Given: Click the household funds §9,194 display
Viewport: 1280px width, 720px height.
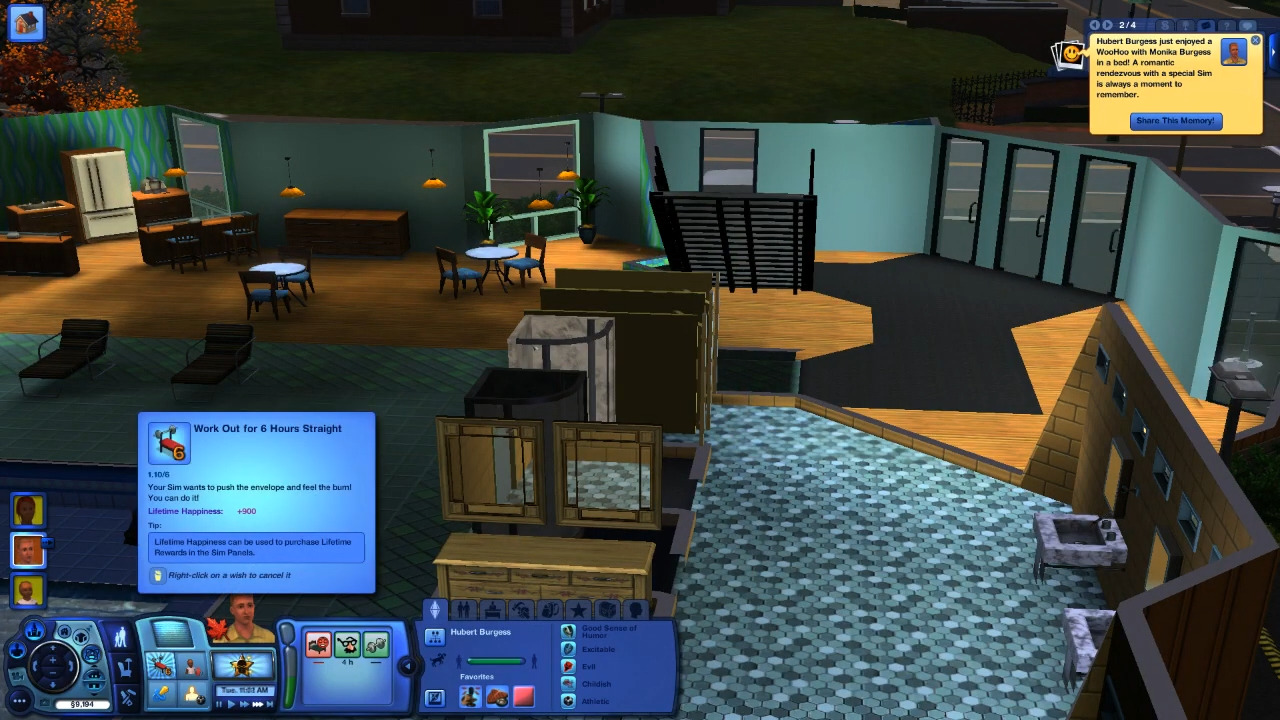Looking at the screenshot, I should [82, 704].
